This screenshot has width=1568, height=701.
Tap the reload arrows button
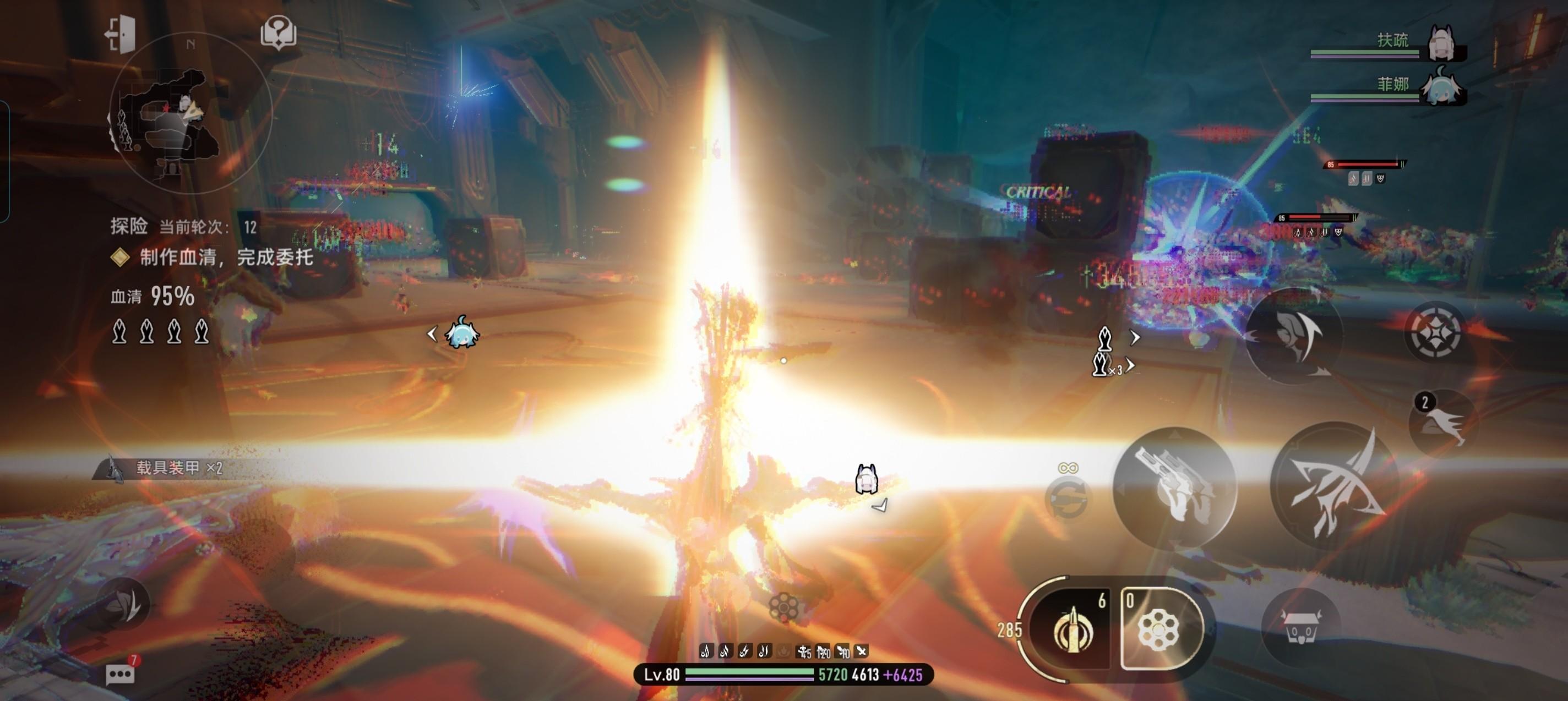pyautogui.click(x=1067, y=498)
